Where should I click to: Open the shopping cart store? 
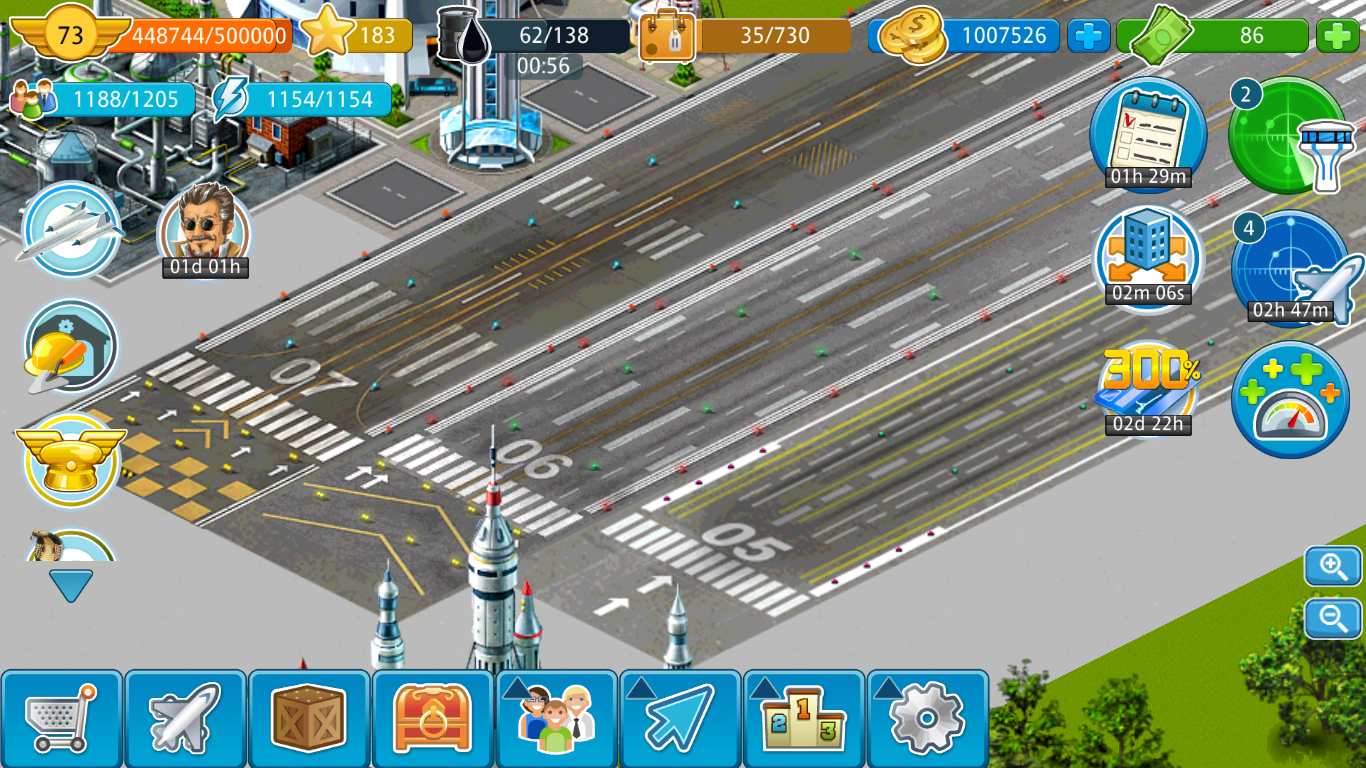[x=62, y=718]
